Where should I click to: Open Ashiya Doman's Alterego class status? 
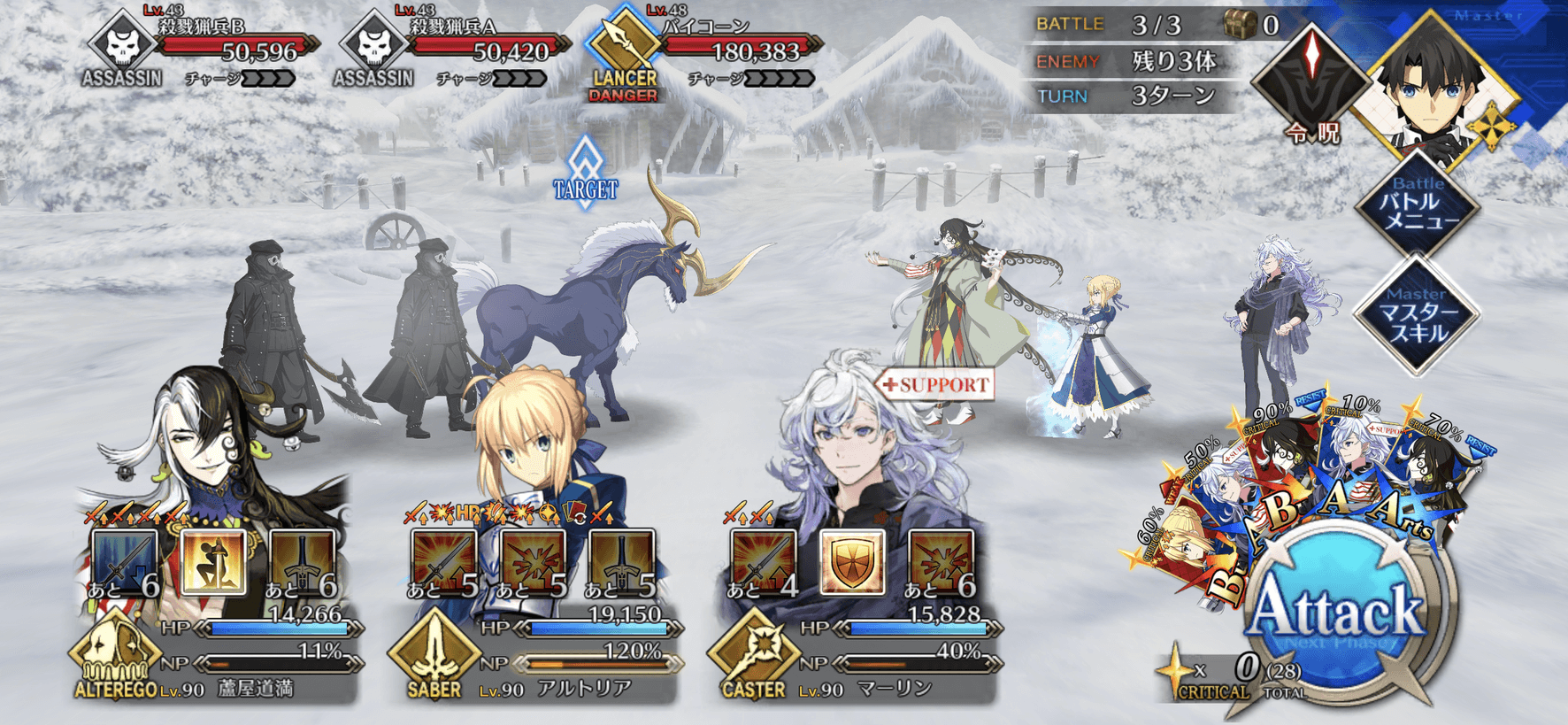115,655
